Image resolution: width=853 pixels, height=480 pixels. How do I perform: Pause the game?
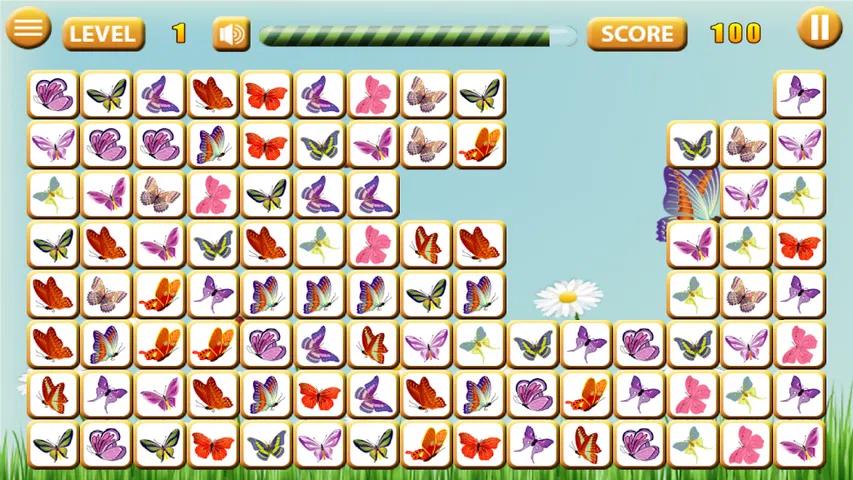tap(819, 28)
